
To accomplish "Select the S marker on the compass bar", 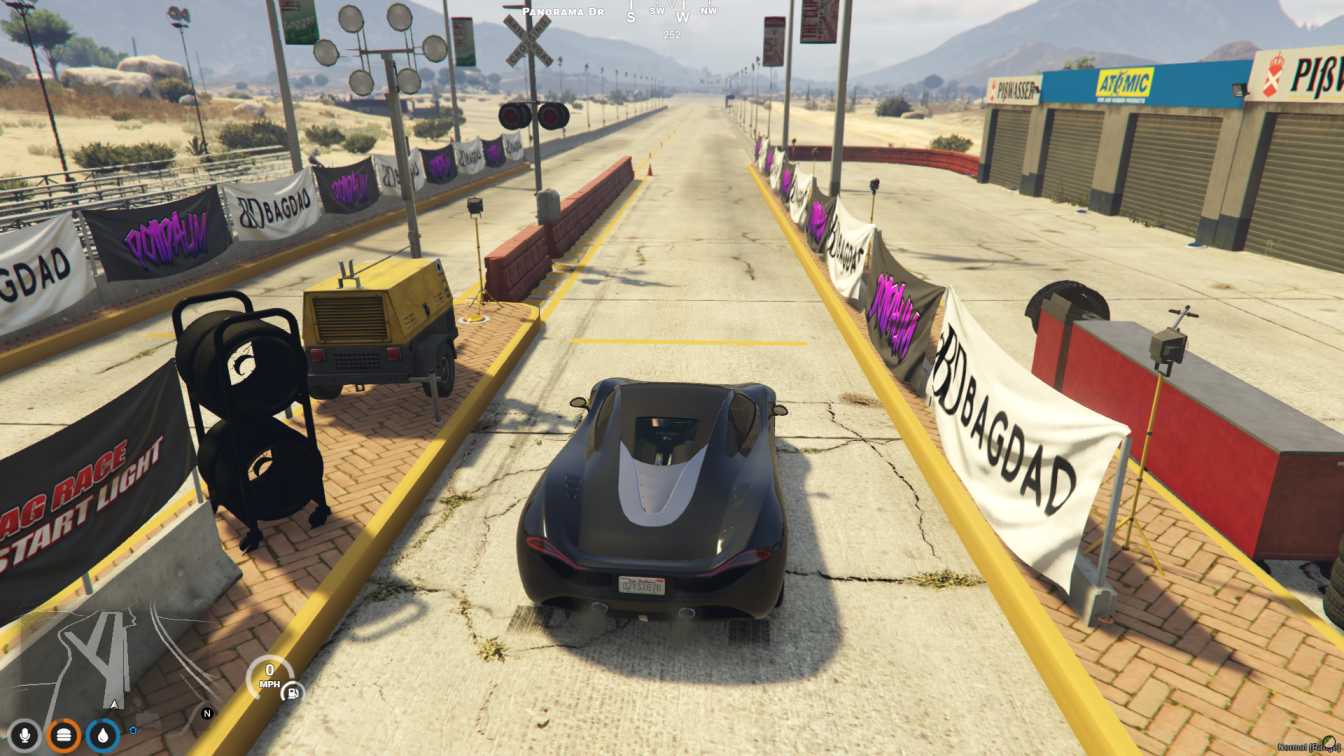I will coord(629,16).
